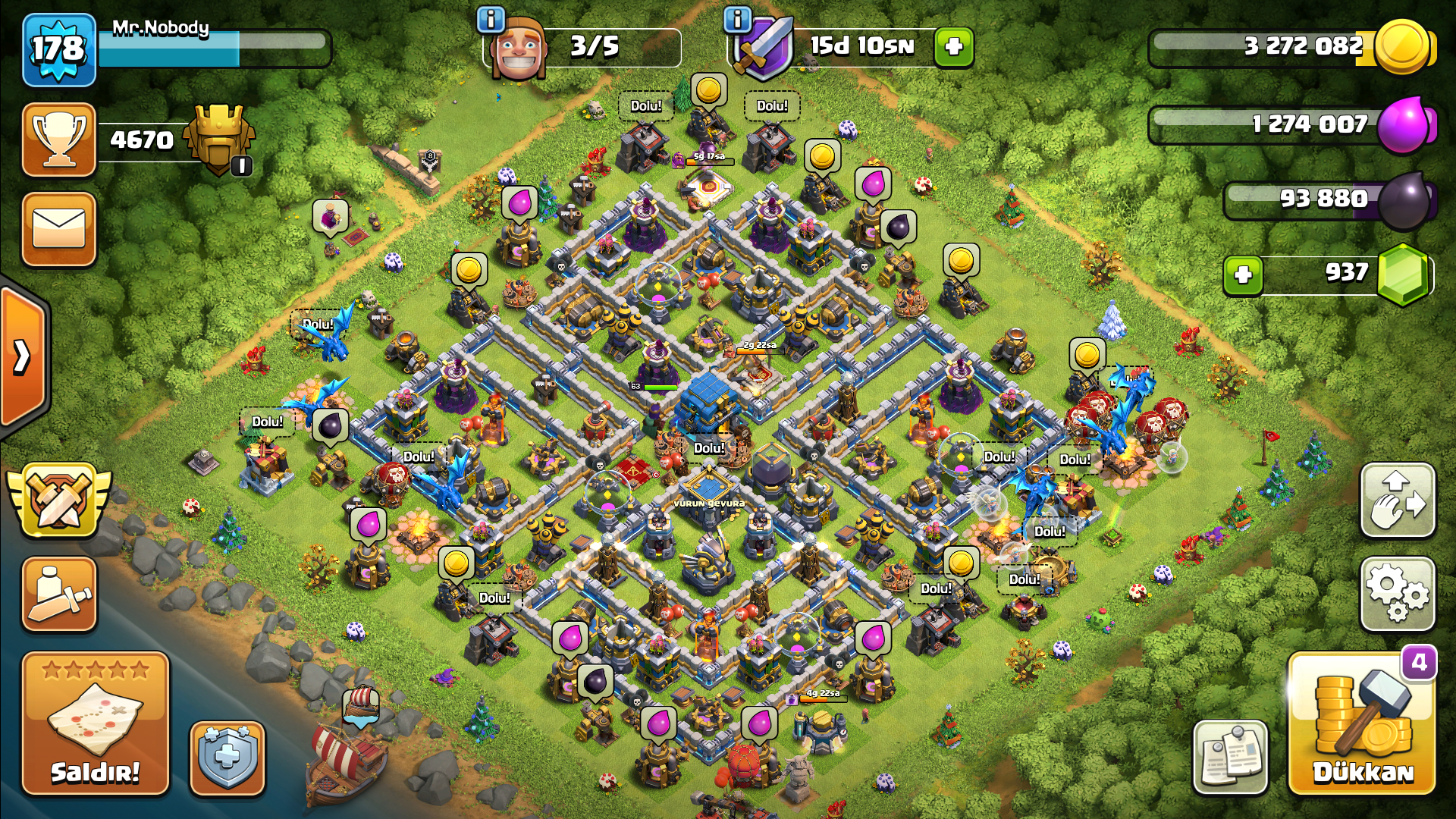Show builder info via the i badge
The height and width of the screenshot is (819, 1456).
point(491,20)
